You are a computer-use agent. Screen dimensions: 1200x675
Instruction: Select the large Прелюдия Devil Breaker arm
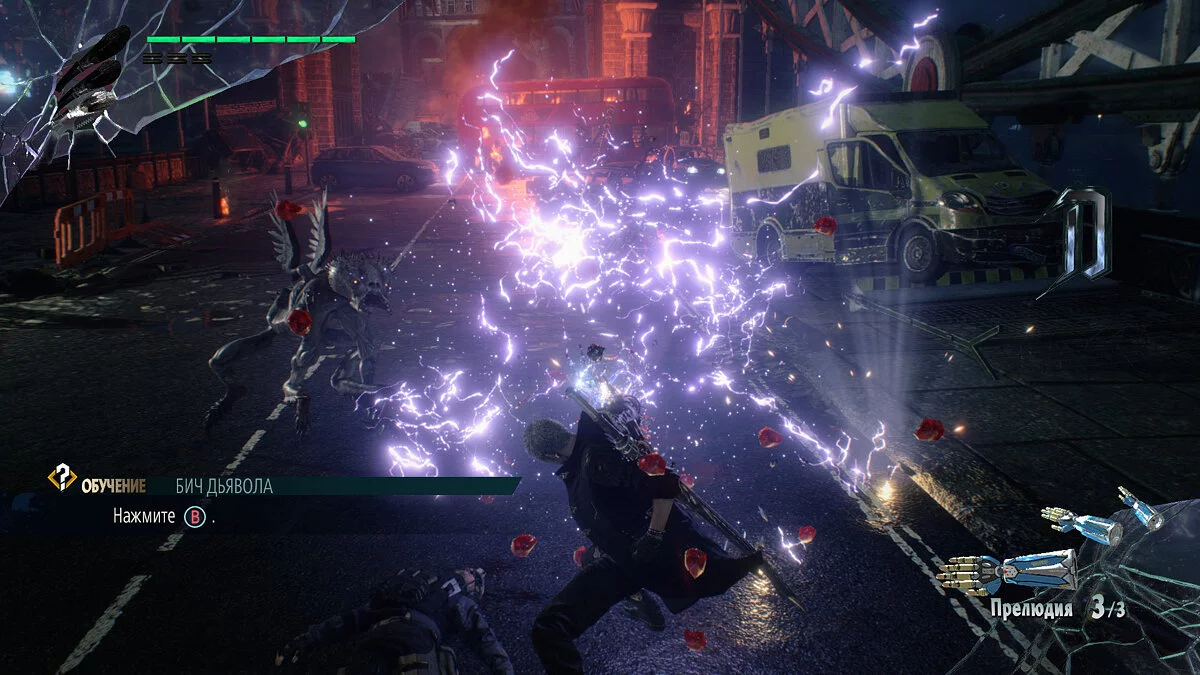coord(1010,571)
